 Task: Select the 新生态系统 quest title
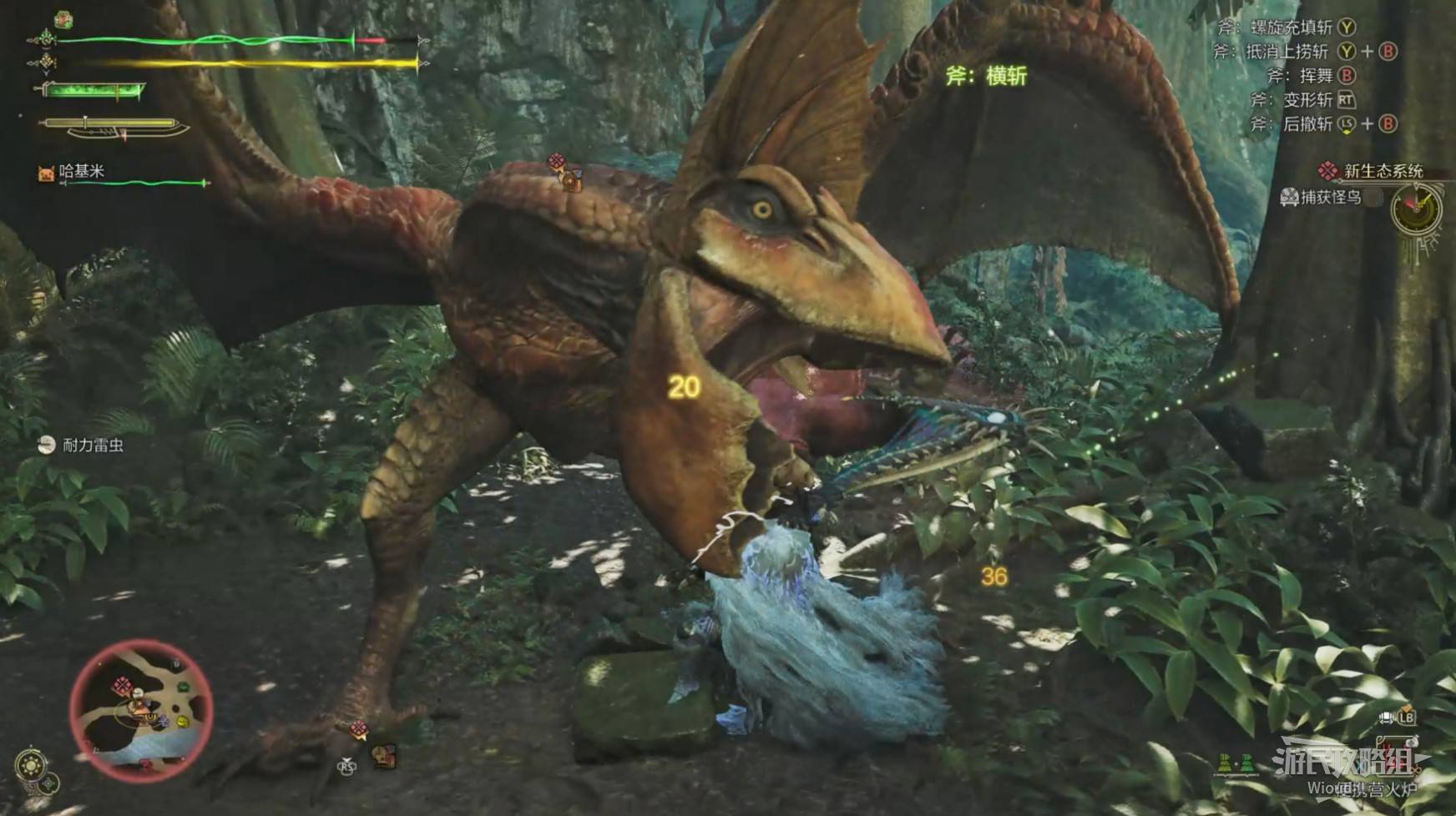(x=1383, y=171)
